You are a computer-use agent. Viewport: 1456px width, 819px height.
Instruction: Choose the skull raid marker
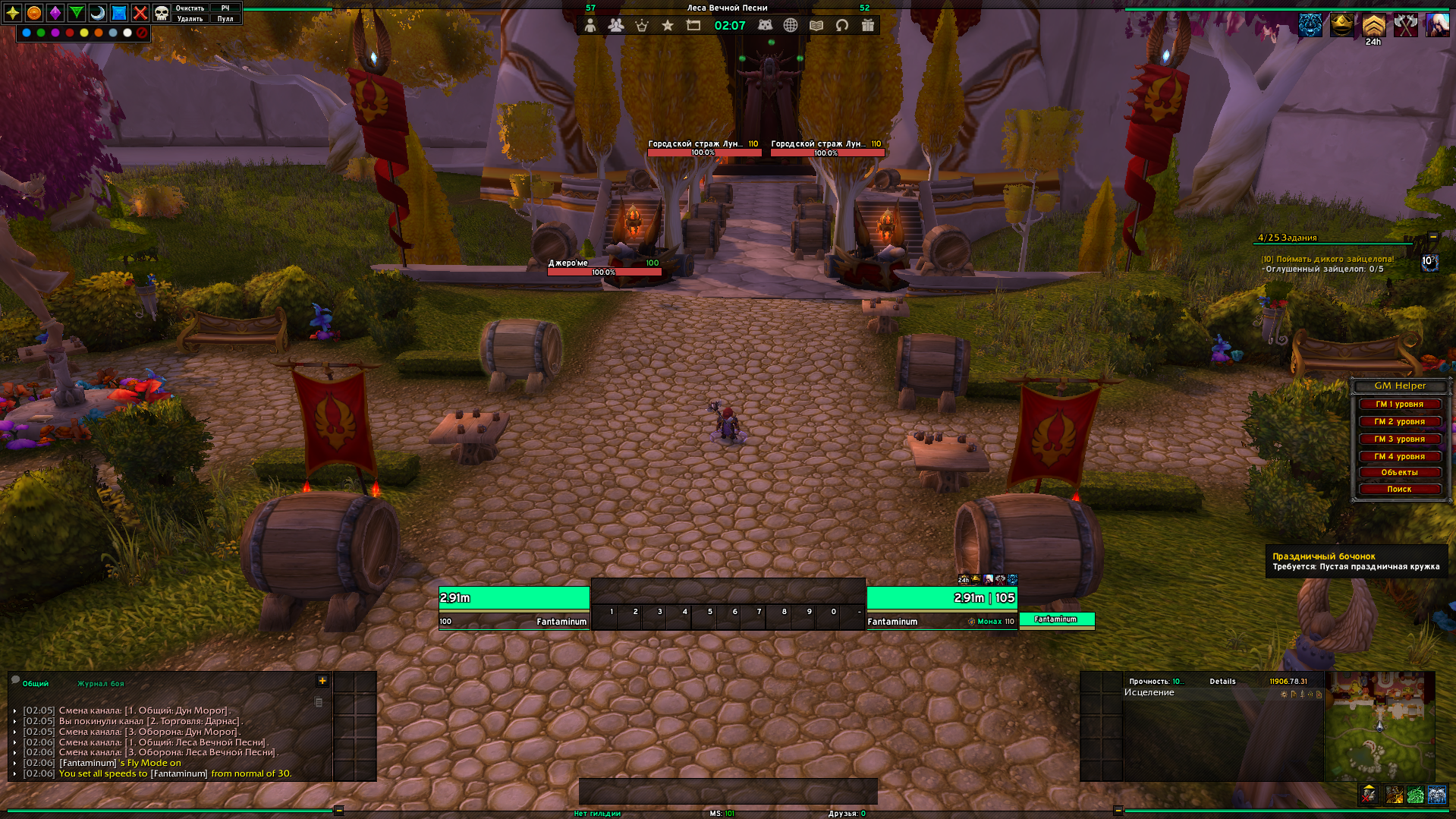pos(162,13)
